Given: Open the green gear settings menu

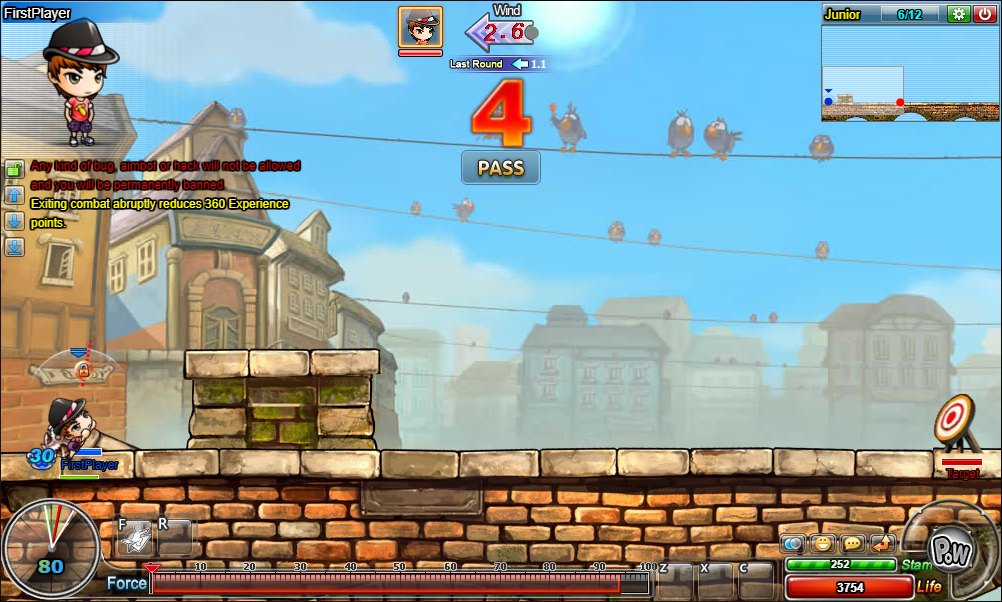Looking at the screenshot, I should click(x=959, y=14).
